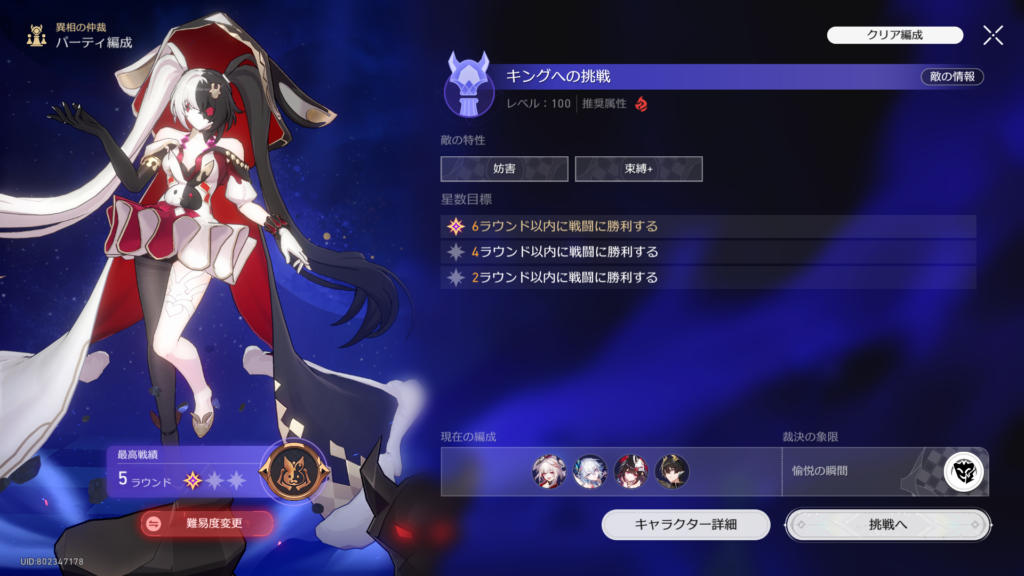This screenshot has width=1024, height=576.
Task: Select the black-haired gold-accent party member portrait
Action: (x=671, y=472)
